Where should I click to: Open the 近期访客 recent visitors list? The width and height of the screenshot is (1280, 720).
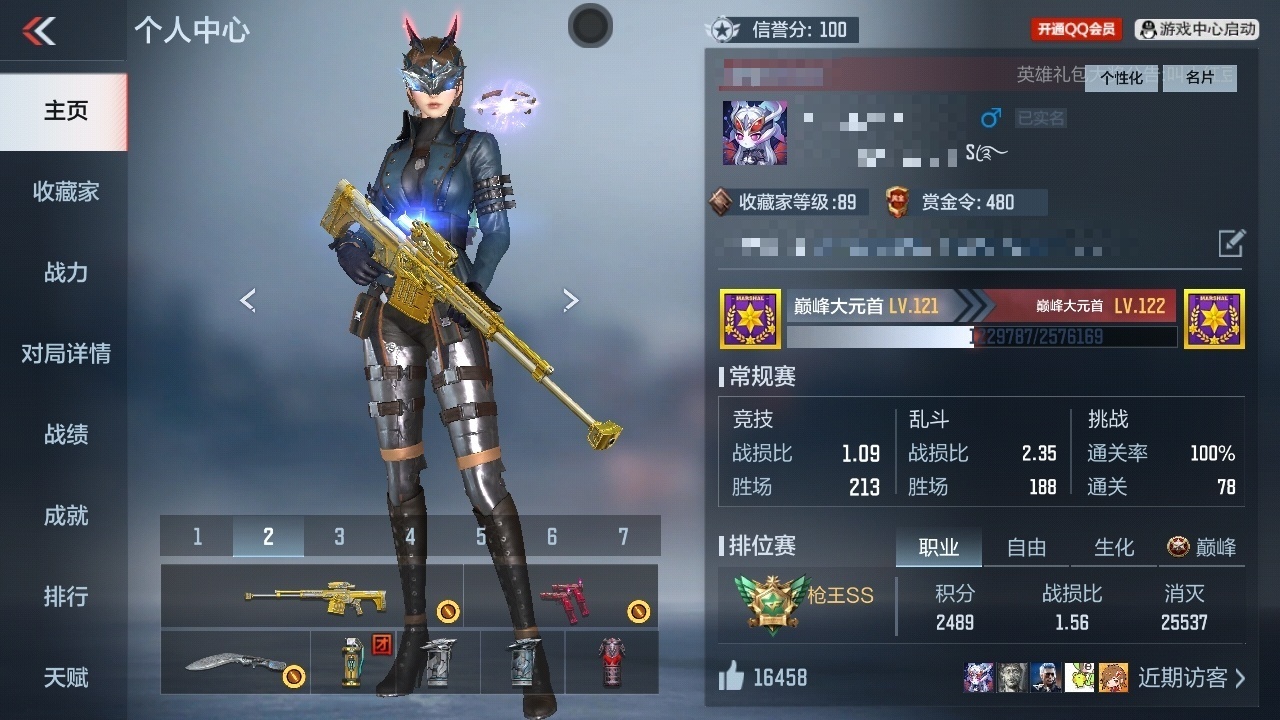(1191, 678)
